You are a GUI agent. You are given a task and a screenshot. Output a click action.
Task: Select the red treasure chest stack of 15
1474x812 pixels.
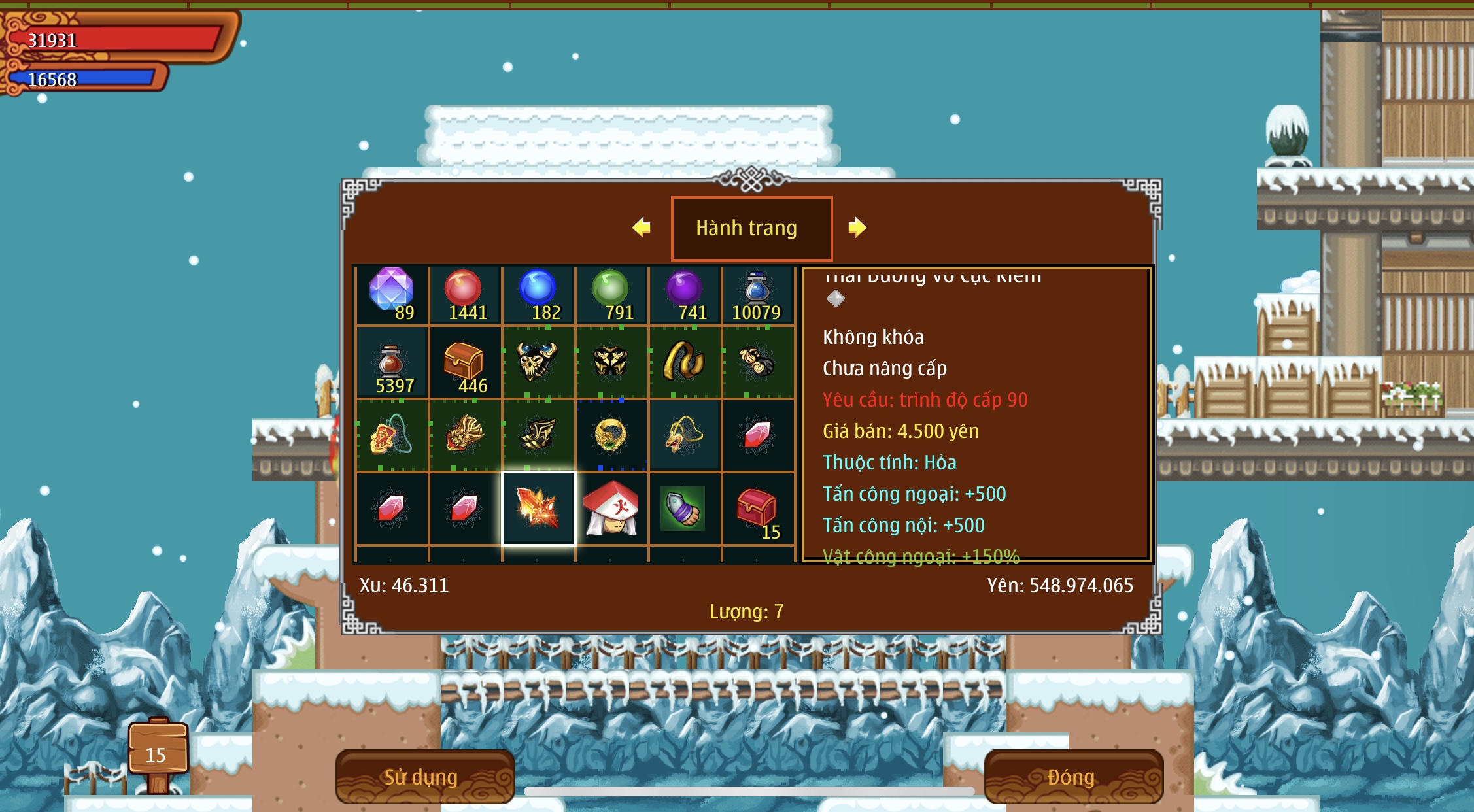(x=757, y=509)
